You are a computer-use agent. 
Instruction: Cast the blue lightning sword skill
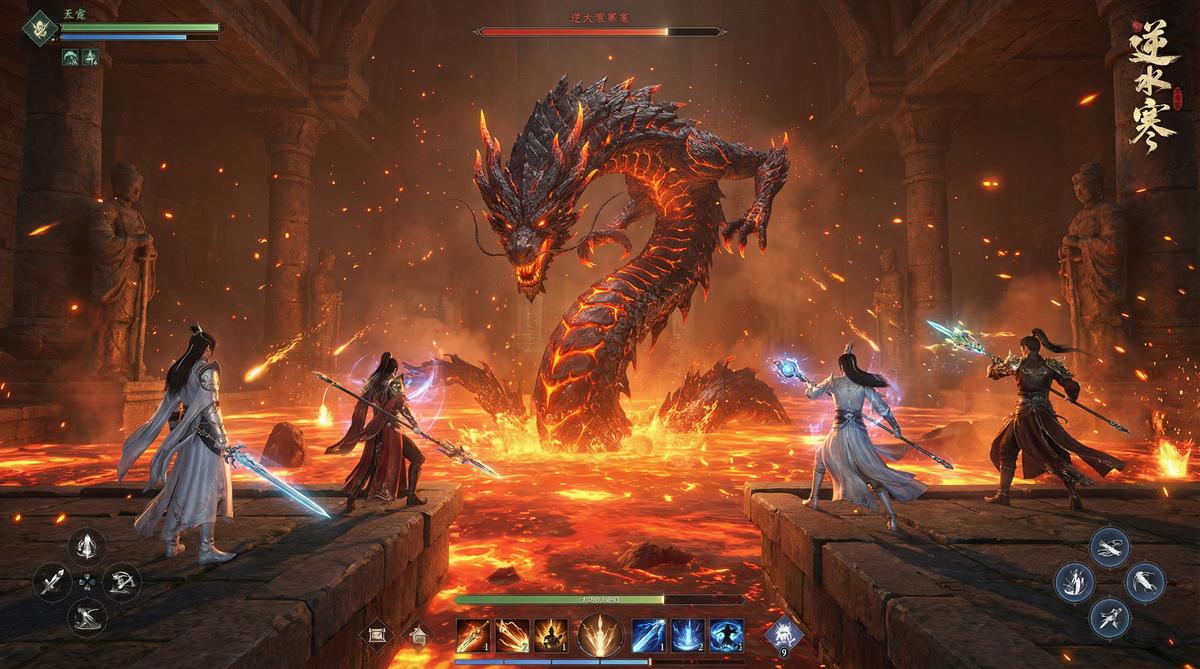pyautogui.click(x=650, y=634)
